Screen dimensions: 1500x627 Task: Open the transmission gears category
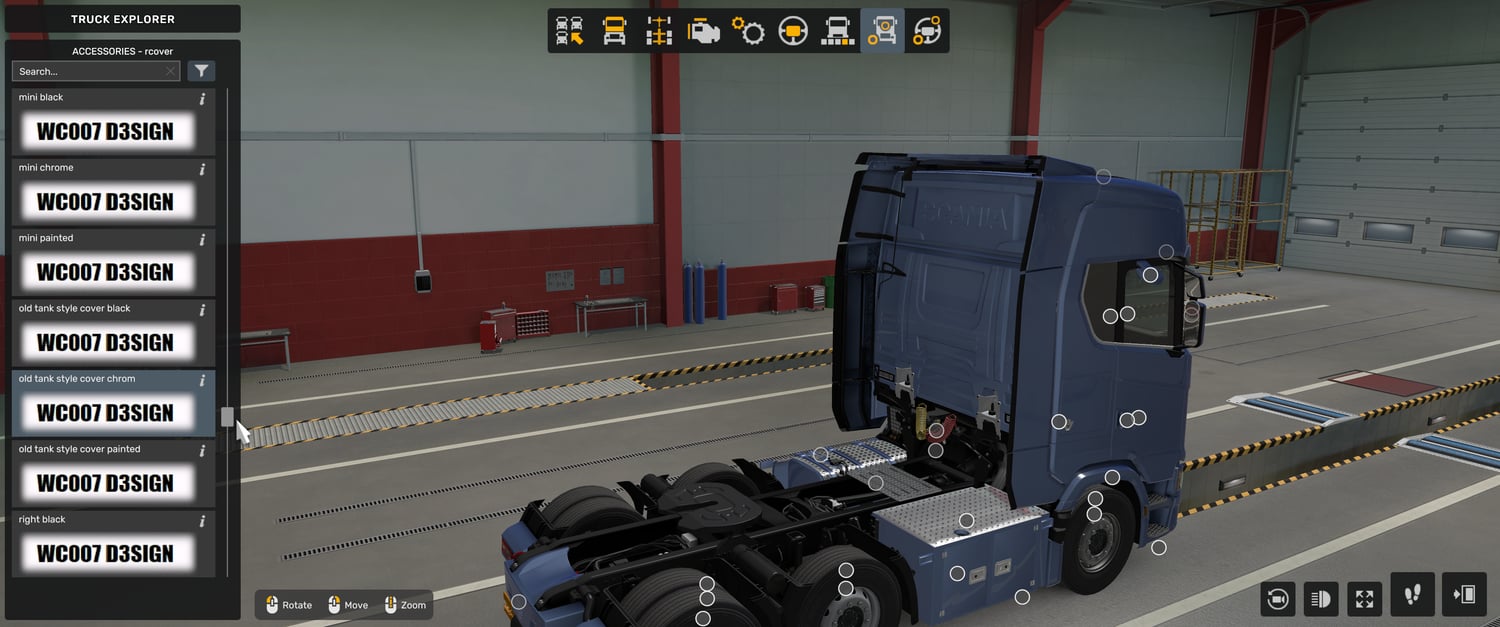point(748,31)
